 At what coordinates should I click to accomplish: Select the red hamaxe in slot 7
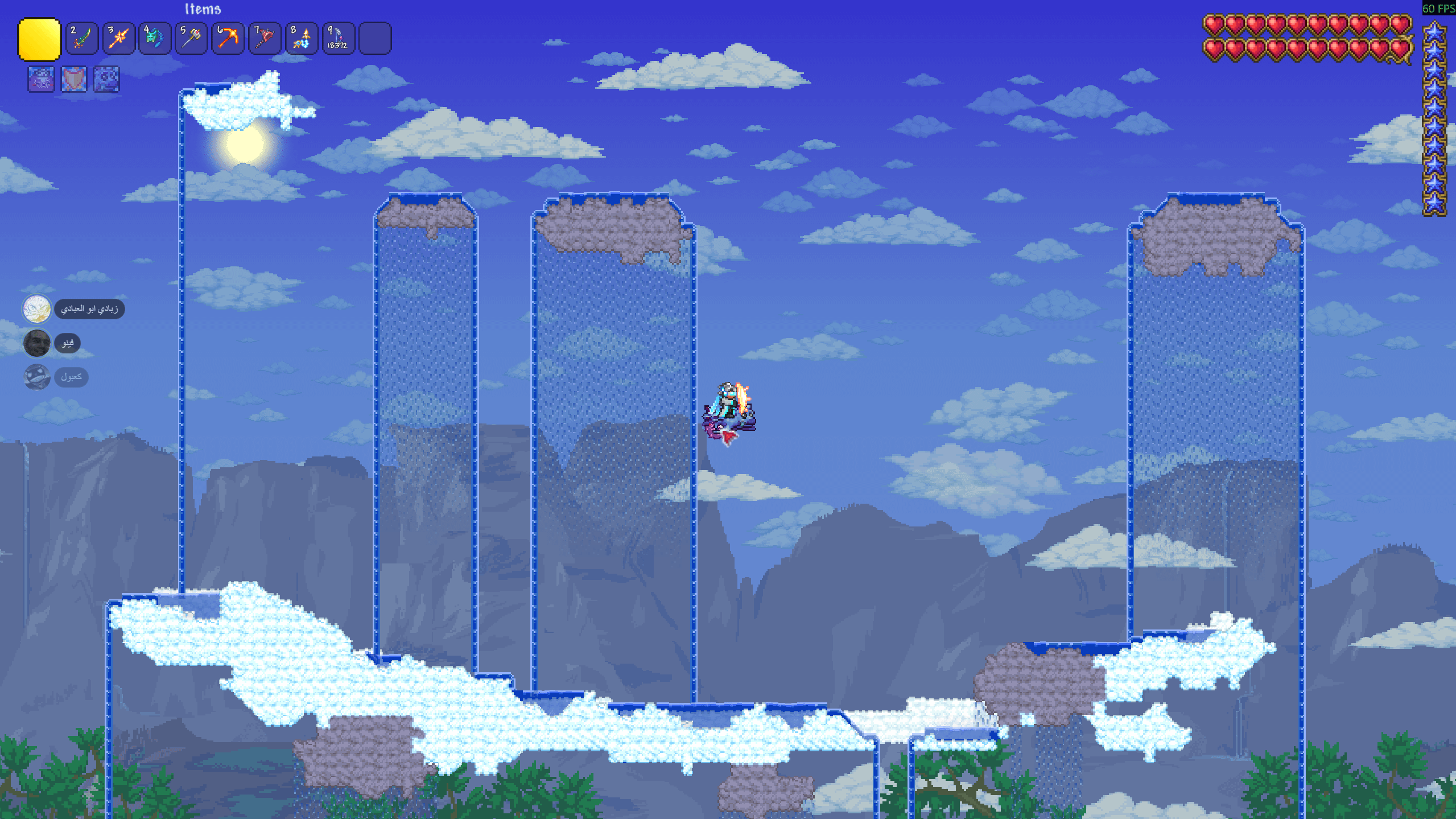coord(264,39)
